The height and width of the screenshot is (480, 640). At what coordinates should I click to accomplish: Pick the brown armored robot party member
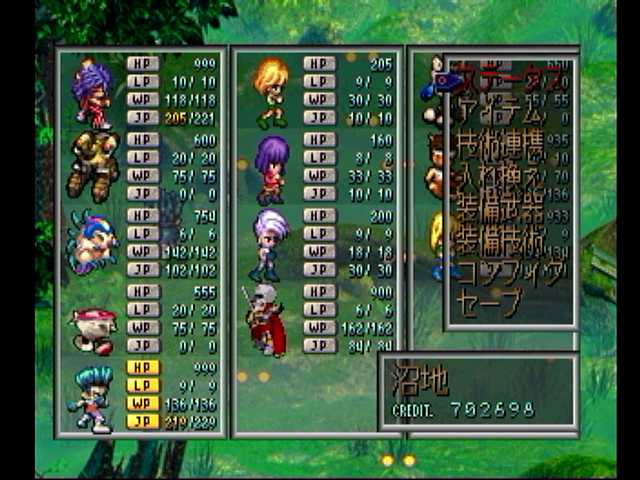pos(92,167)
